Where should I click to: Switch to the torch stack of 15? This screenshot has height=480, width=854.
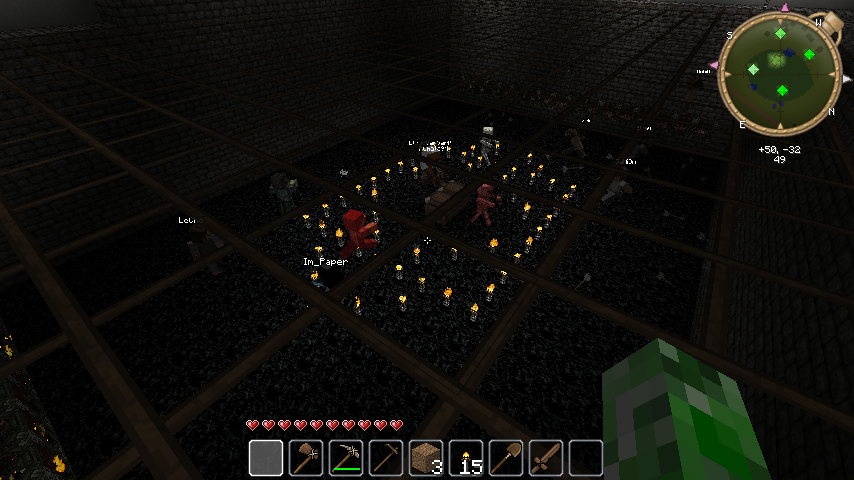click(465, 458)
